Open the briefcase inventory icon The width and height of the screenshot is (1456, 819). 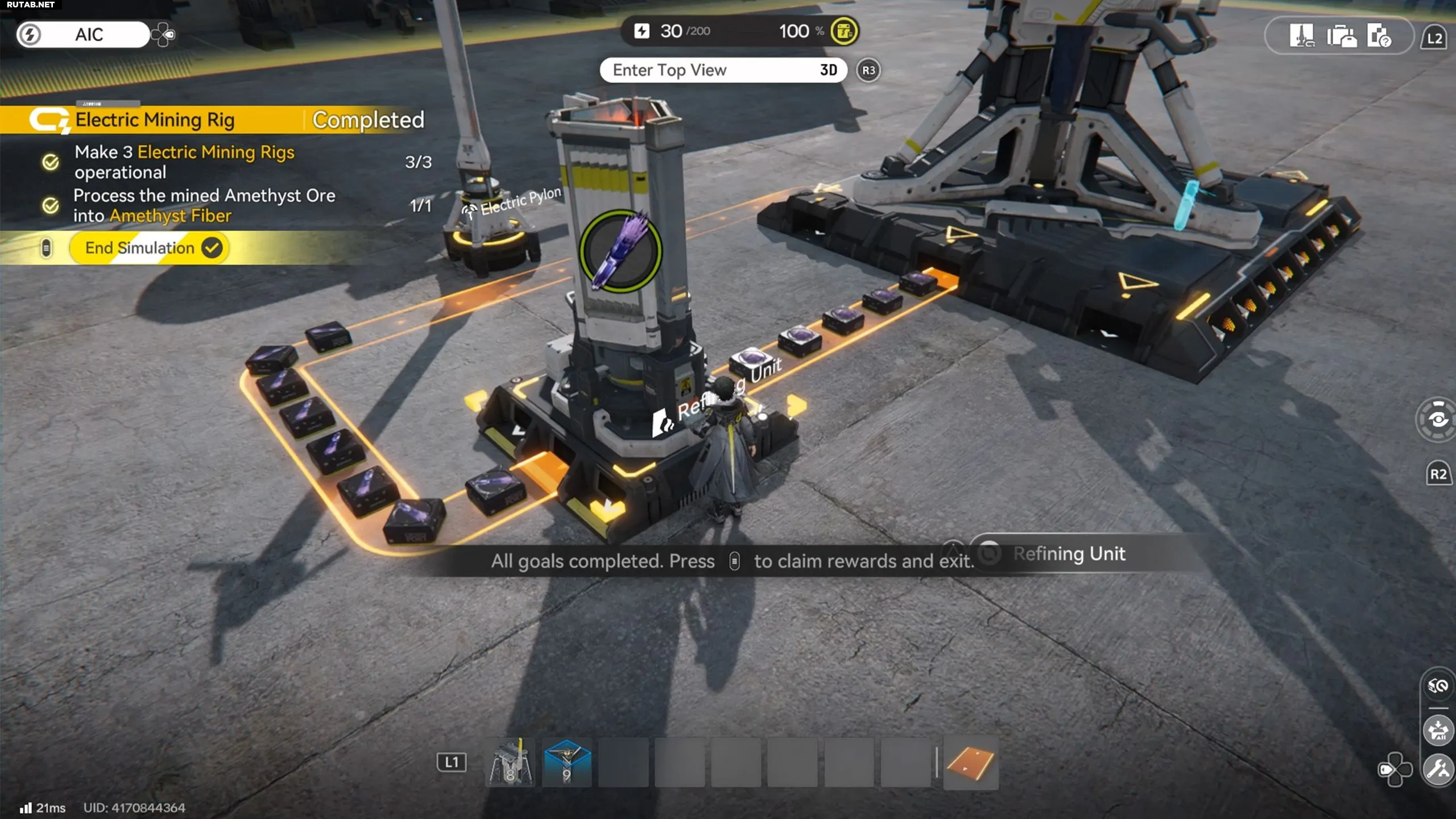(x=1341, y=36)
